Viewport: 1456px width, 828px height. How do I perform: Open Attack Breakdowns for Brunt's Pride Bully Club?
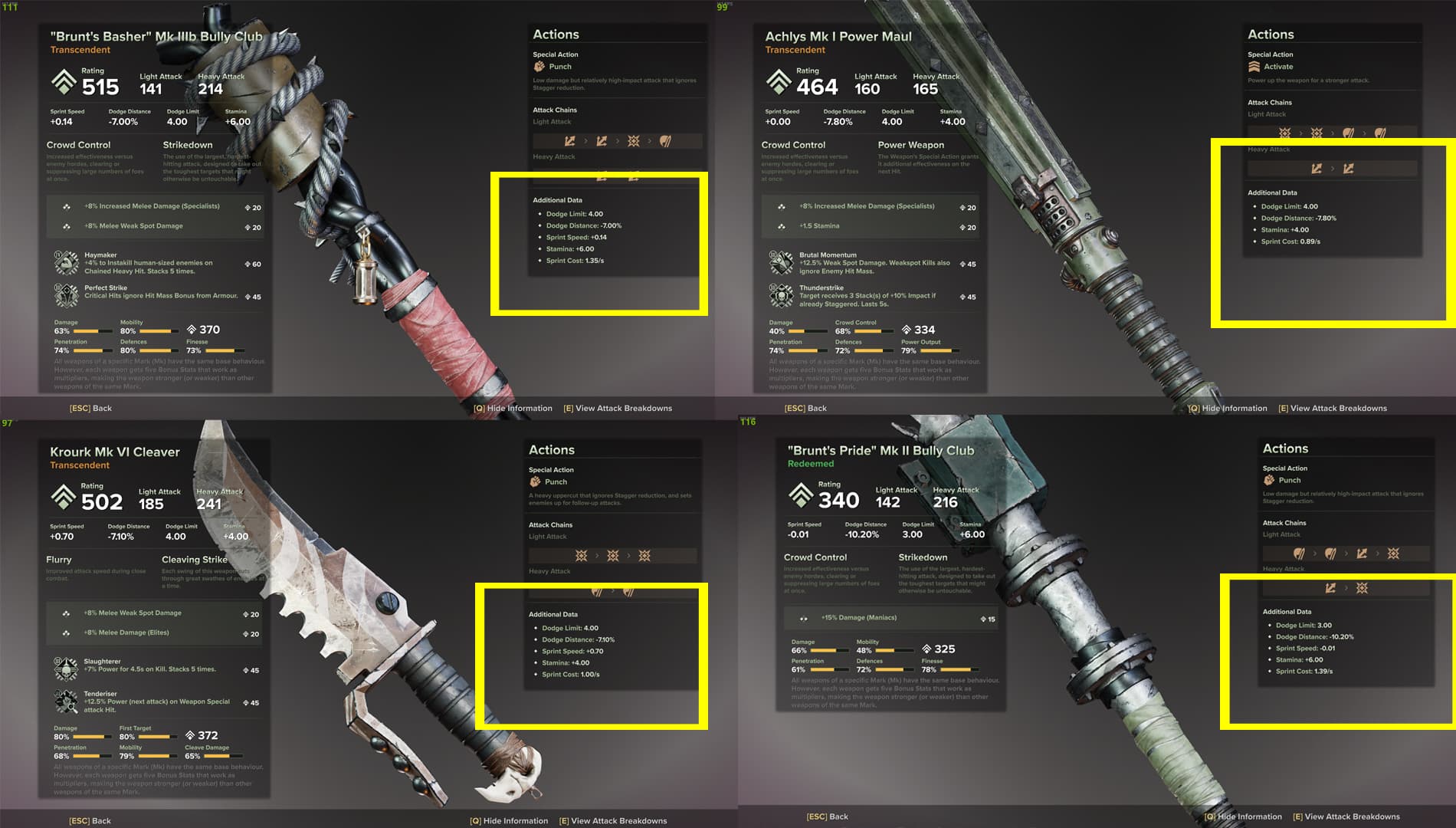1346,816
